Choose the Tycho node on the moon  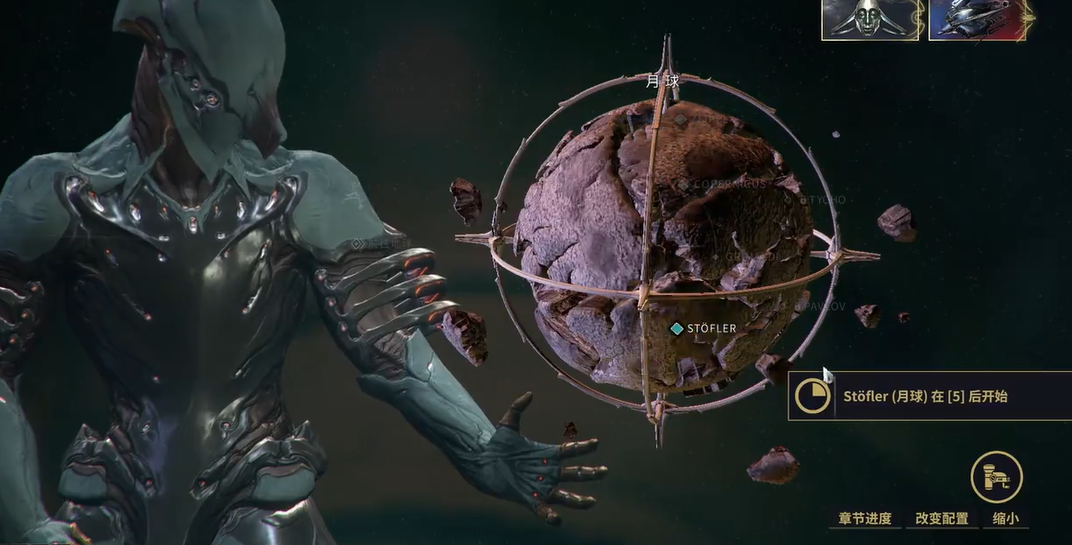click(x=803, y=200)
